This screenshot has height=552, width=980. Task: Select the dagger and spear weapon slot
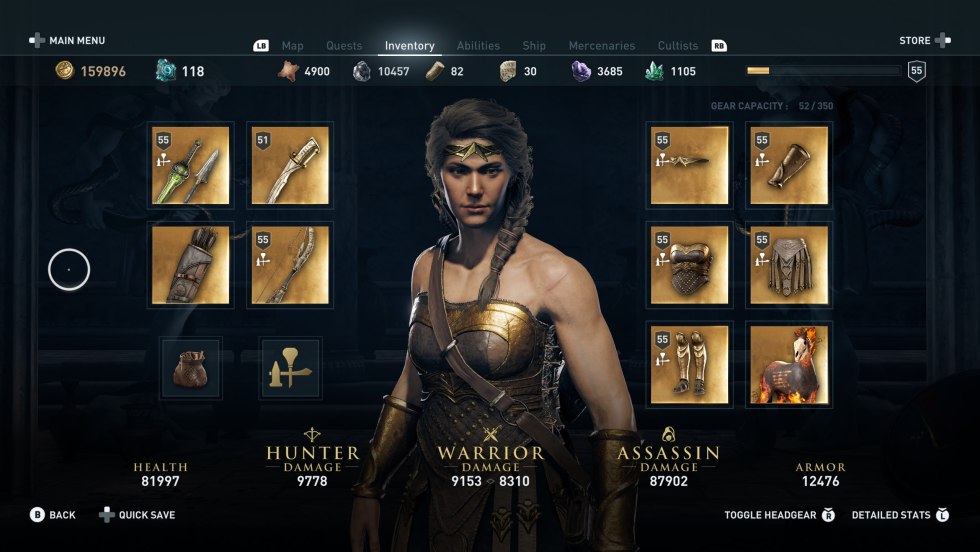(x=190, y=165)
